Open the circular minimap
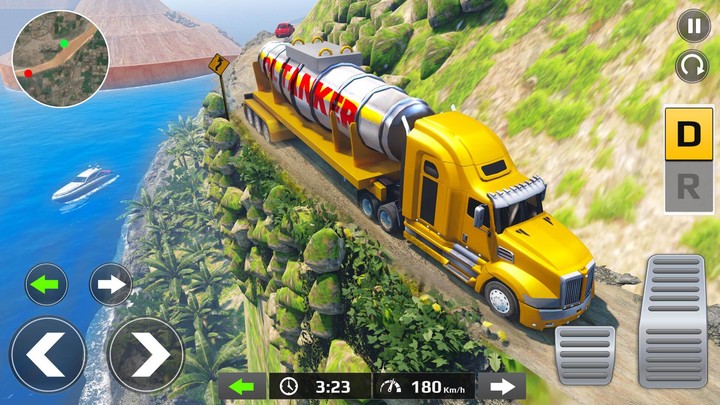This screenshot has width=720, height=405. click(x=59, y=59)
